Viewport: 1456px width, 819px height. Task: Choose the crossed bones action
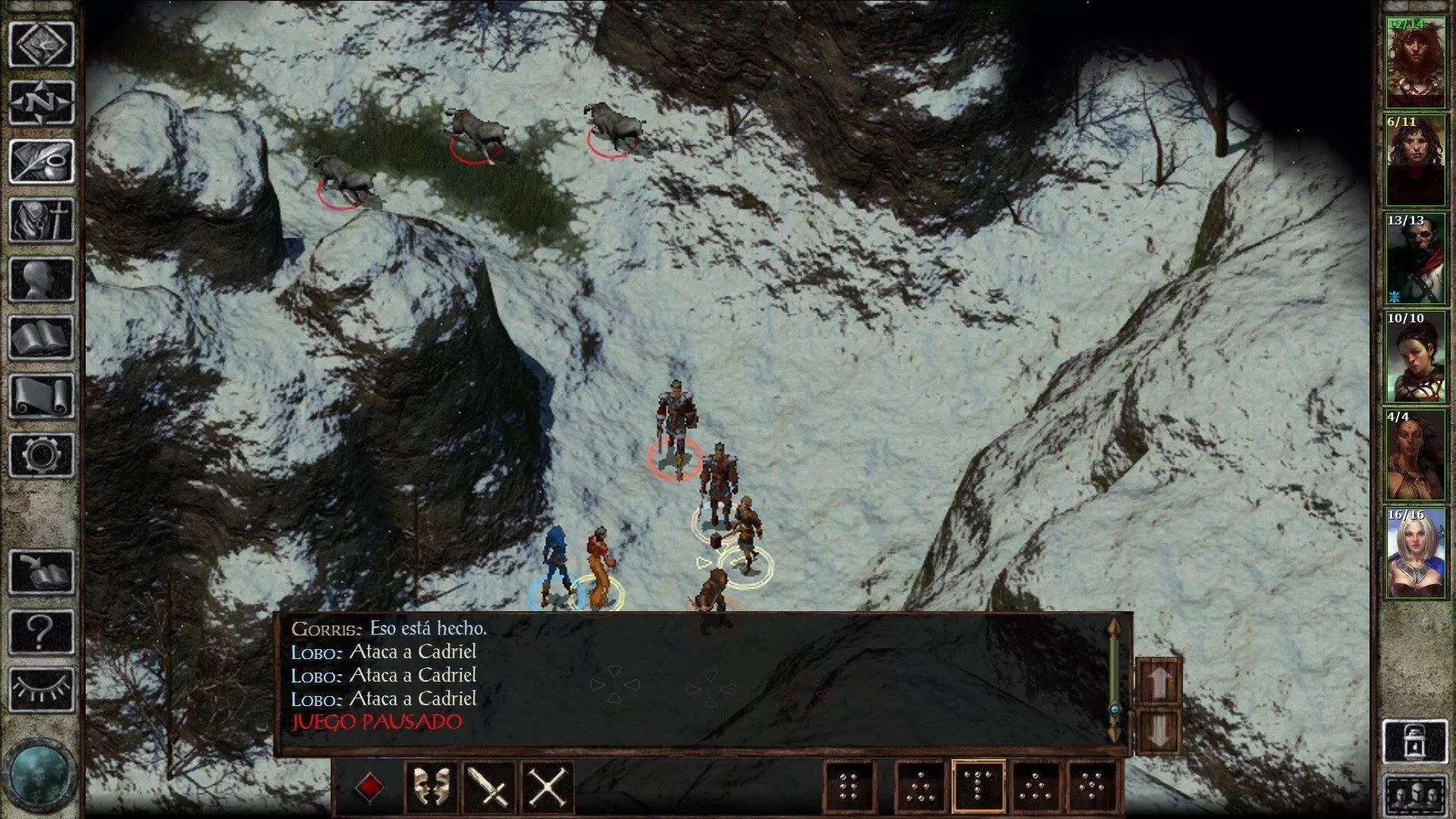548,787
